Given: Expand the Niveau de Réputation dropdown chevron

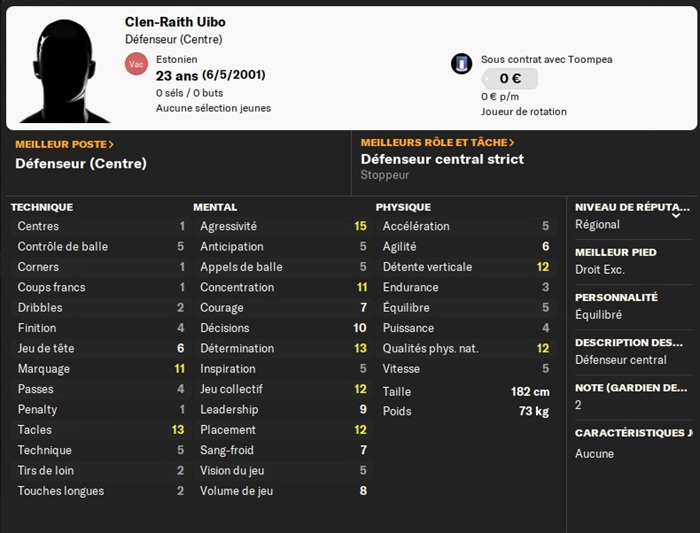Looking at the screenshot, I should (x=676, y=214).
